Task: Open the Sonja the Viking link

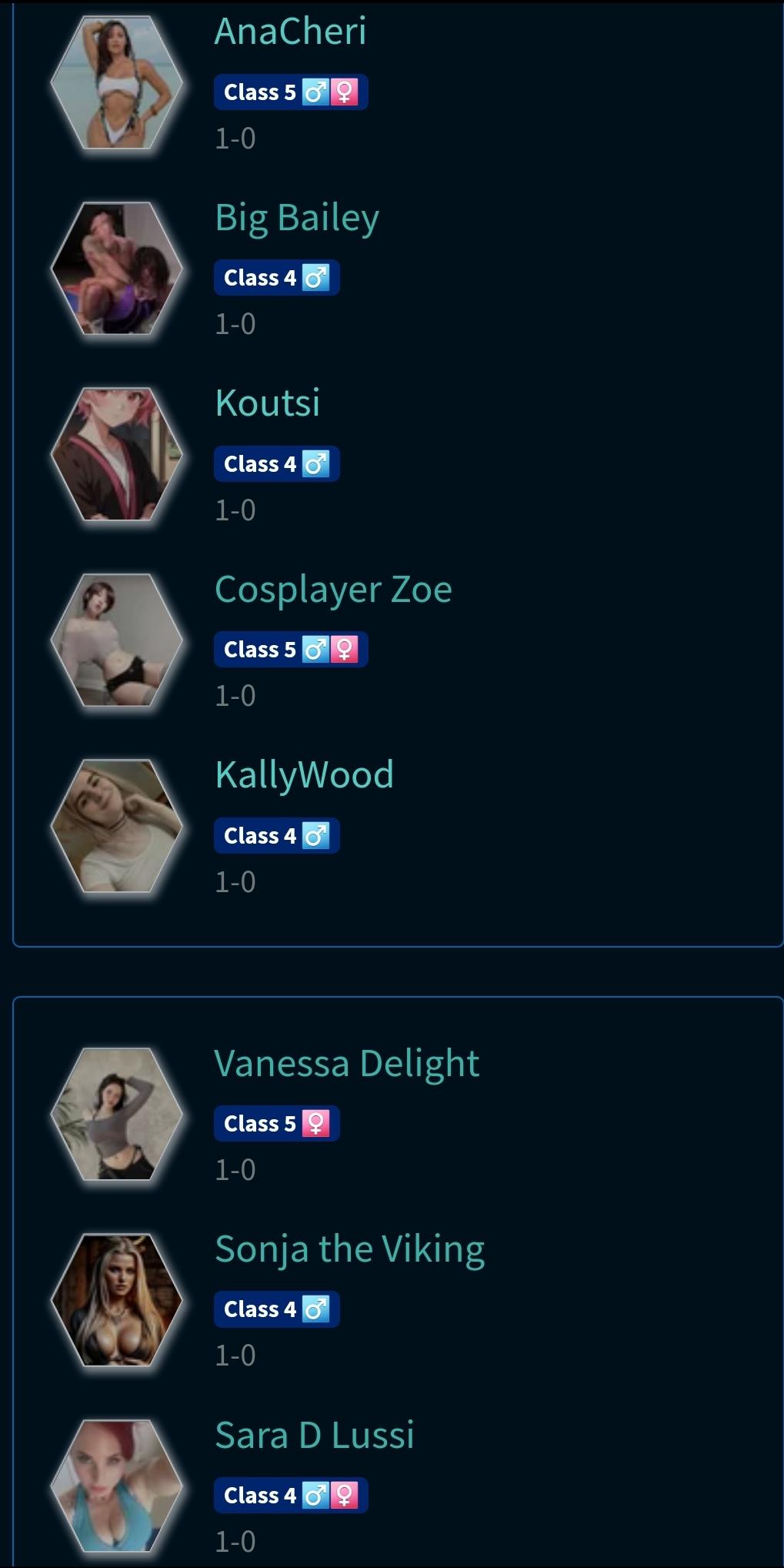Action: click(349, 1249)
